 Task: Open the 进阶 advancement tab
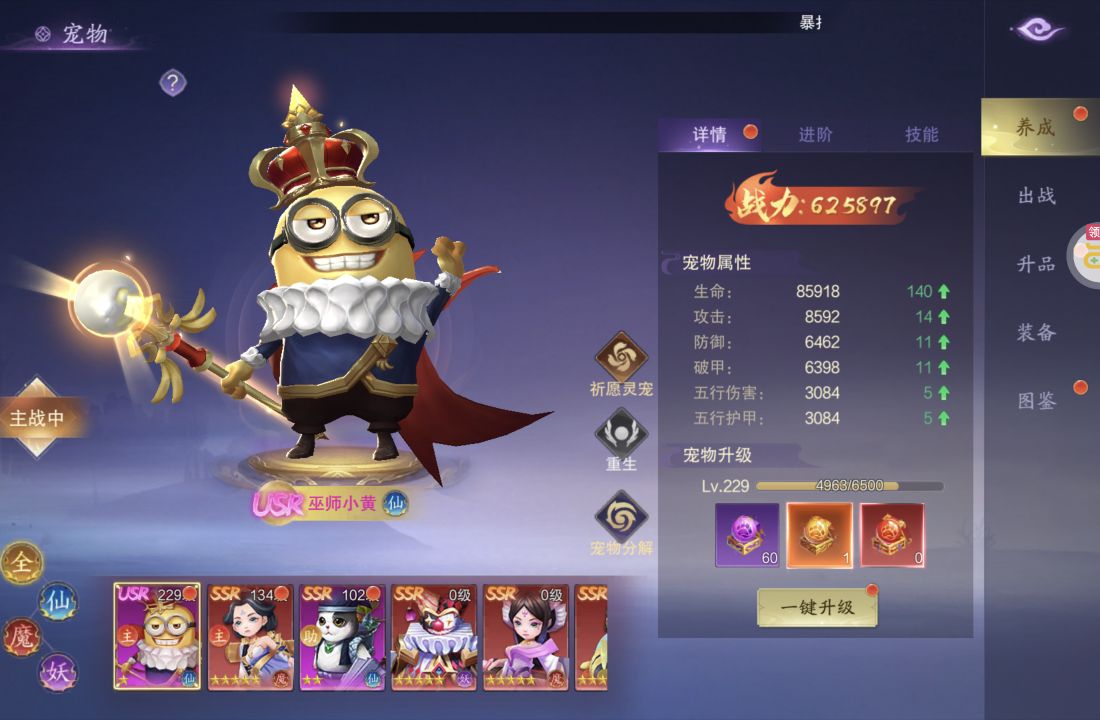[815, 135]
